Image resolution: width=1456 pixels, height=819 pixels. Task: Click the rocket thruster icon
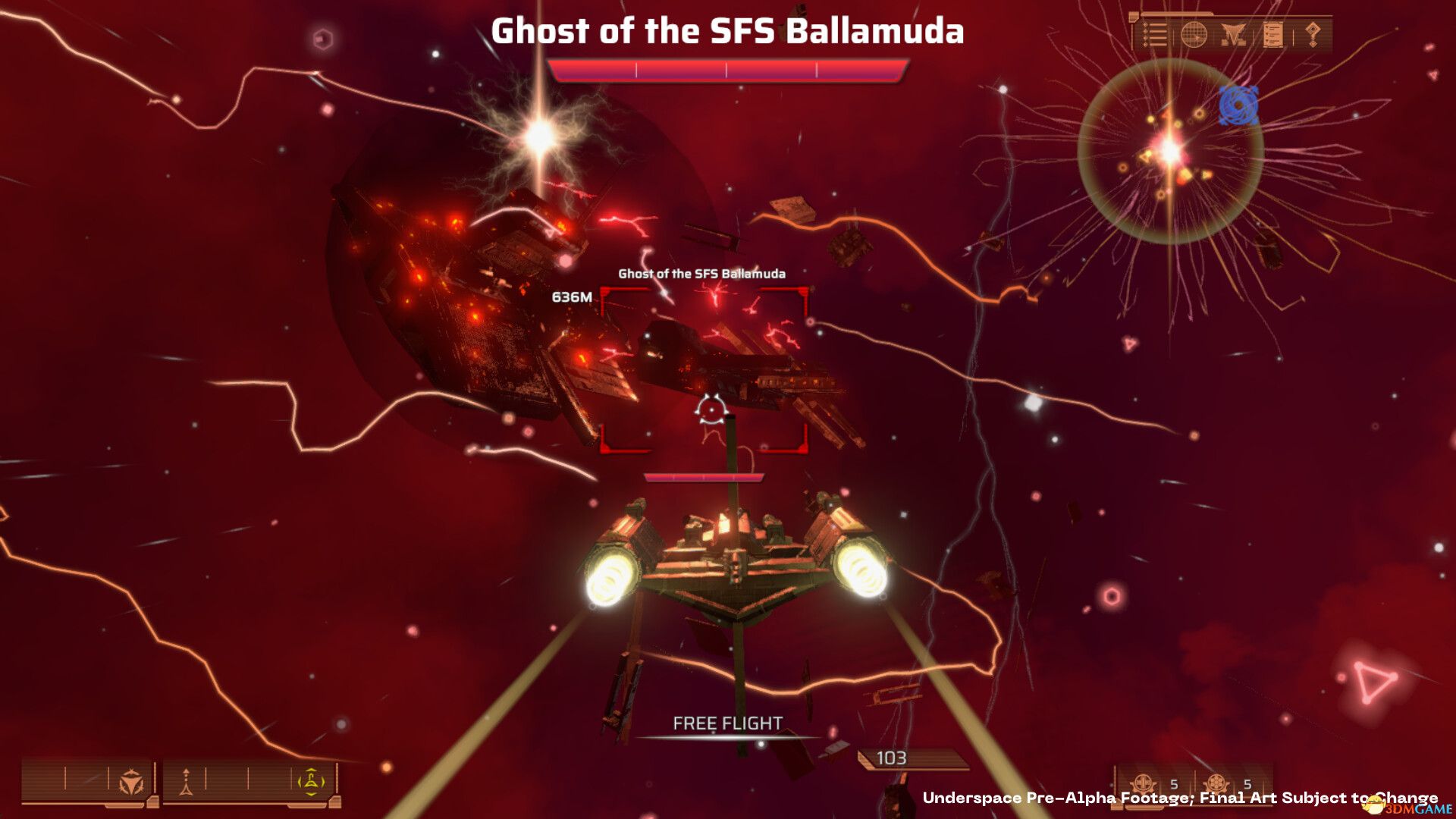[186, 782]
